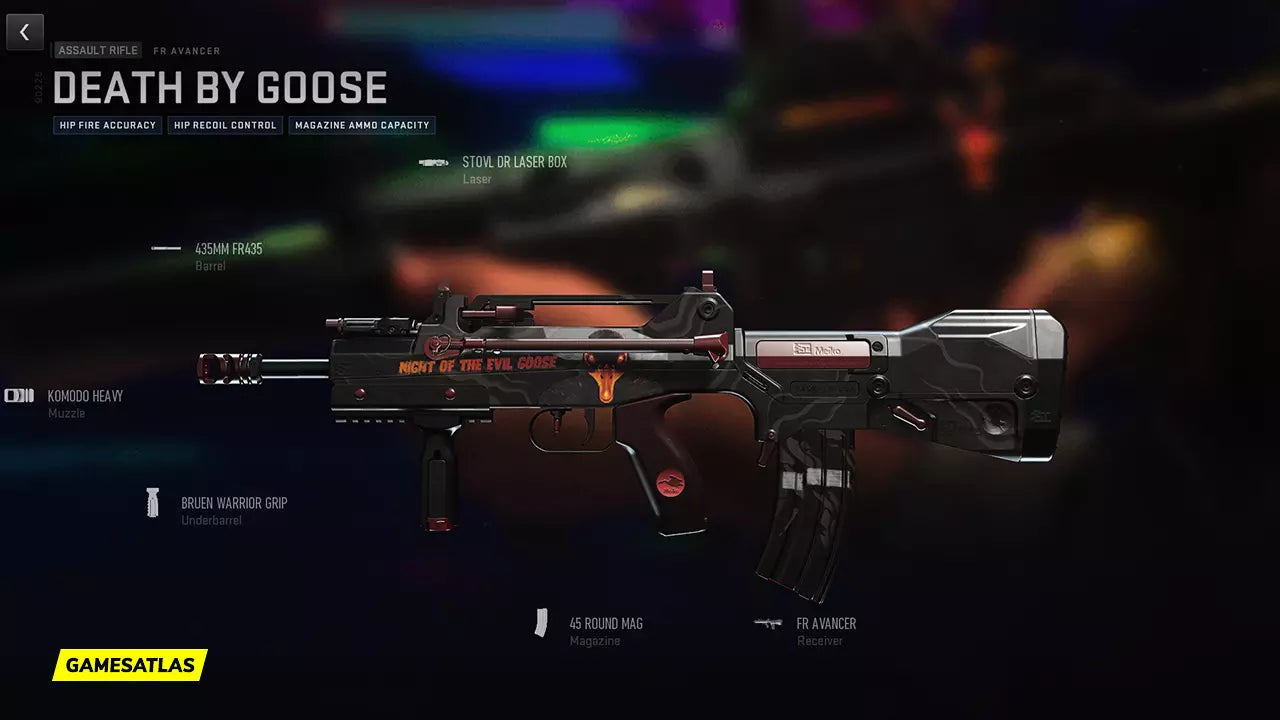This screenshot has width=1280, height=720.
Task: Click the Hip Fire Accuracy tag
Action: [x=108, y=125]
